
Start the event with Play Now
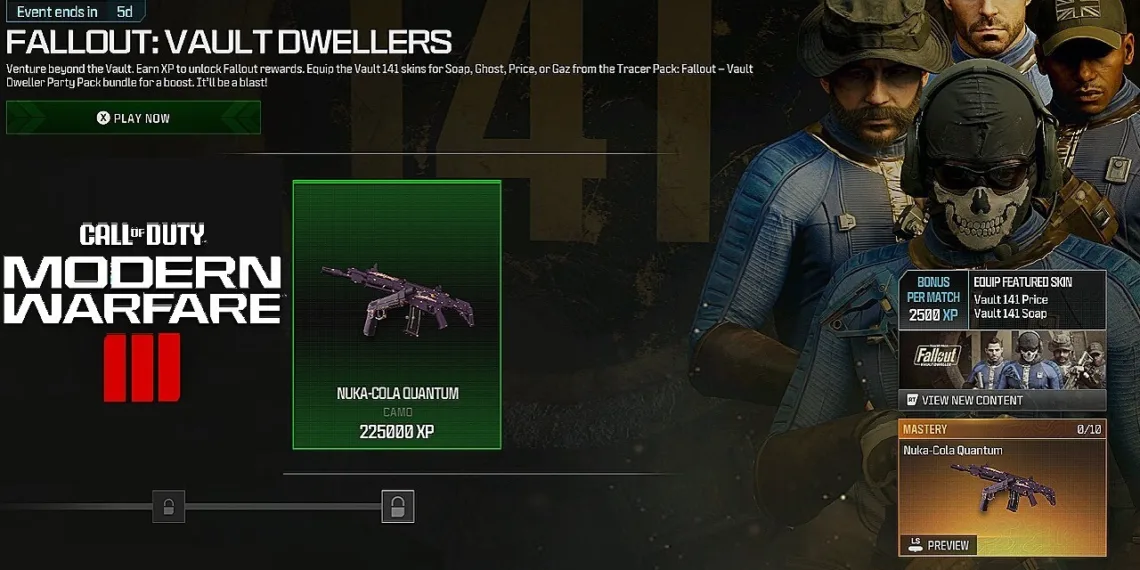133,118
